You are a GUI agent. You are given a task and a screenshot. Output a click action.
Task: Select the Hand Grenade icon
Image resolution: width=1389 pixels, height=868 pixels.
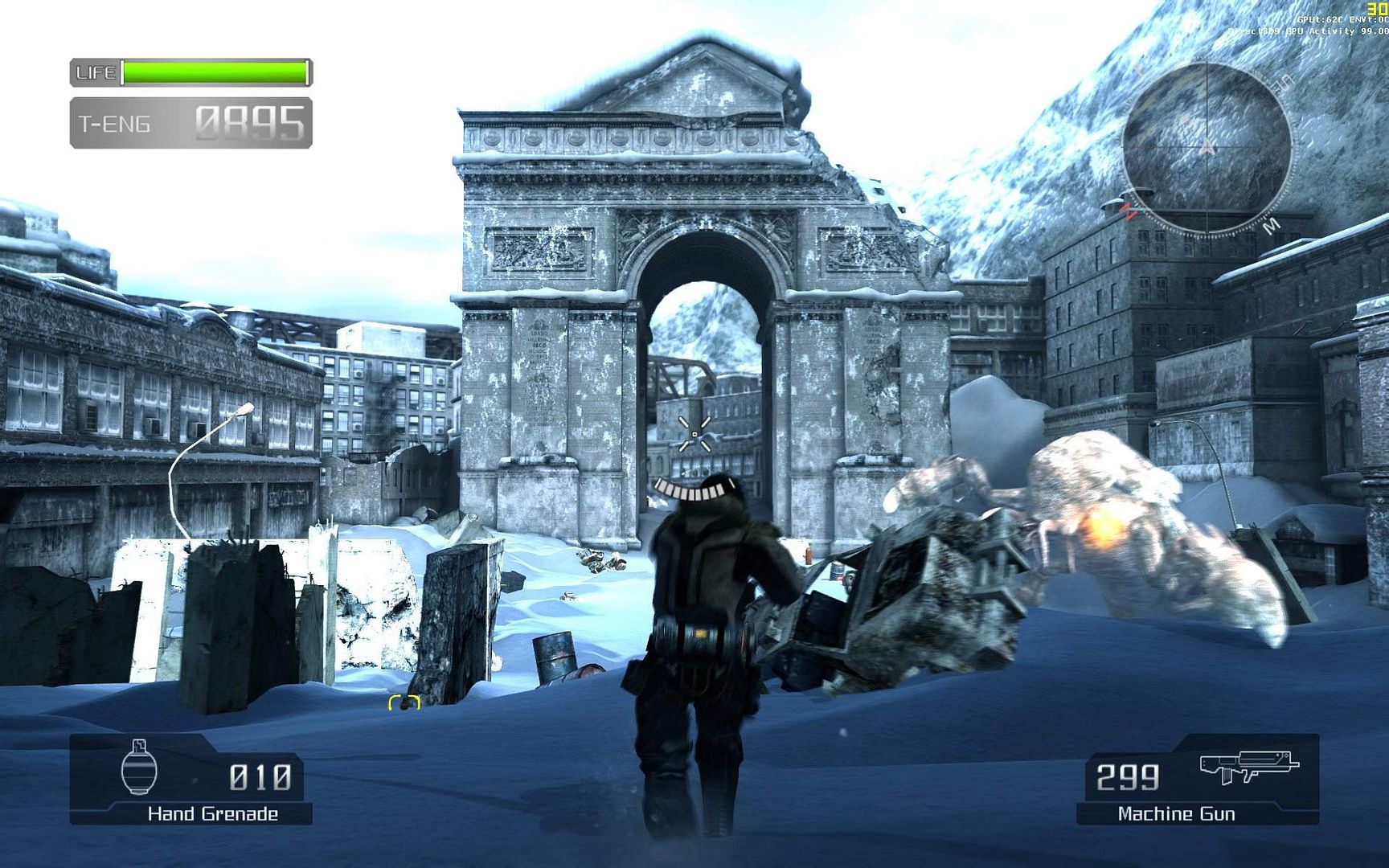pos(138,768)
